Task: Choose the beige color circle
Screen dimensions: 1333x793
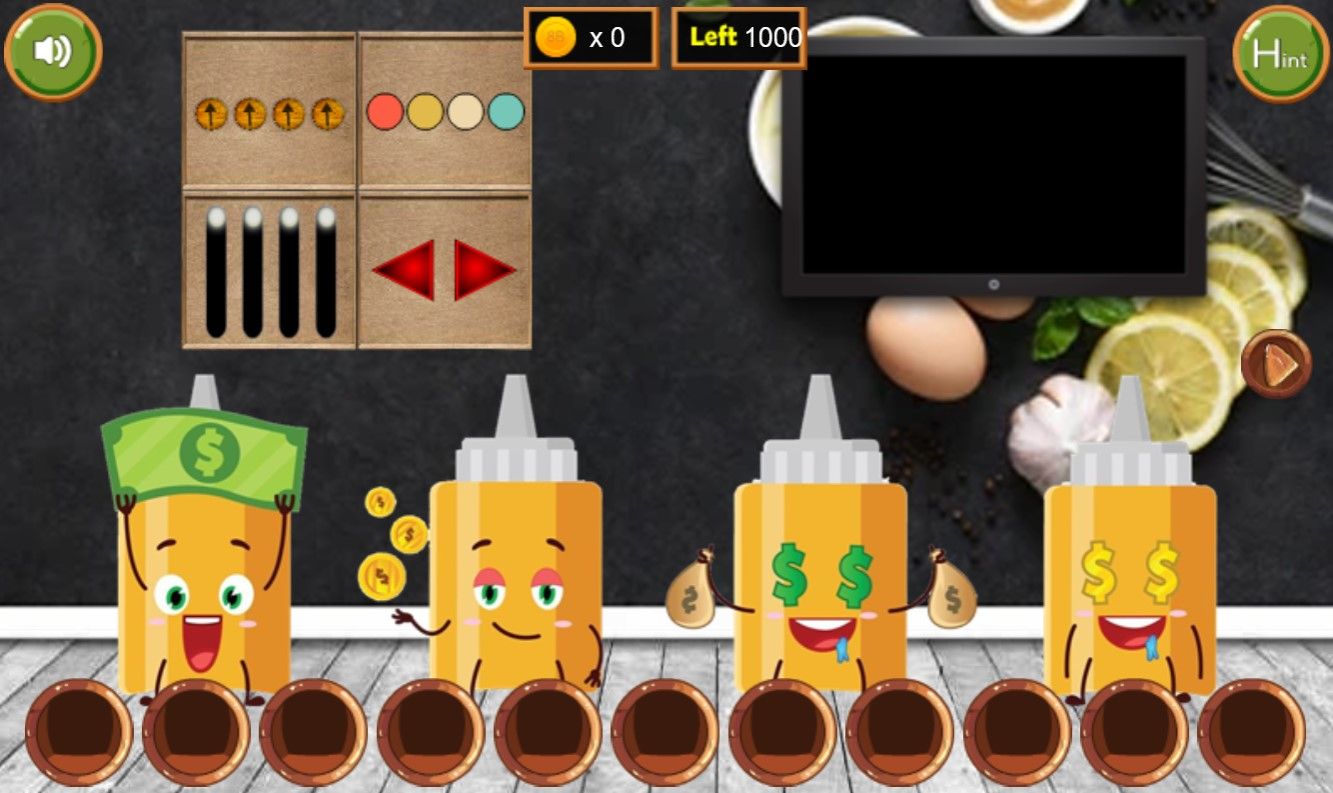Action: pyautogui.click(x=466, y=112)
